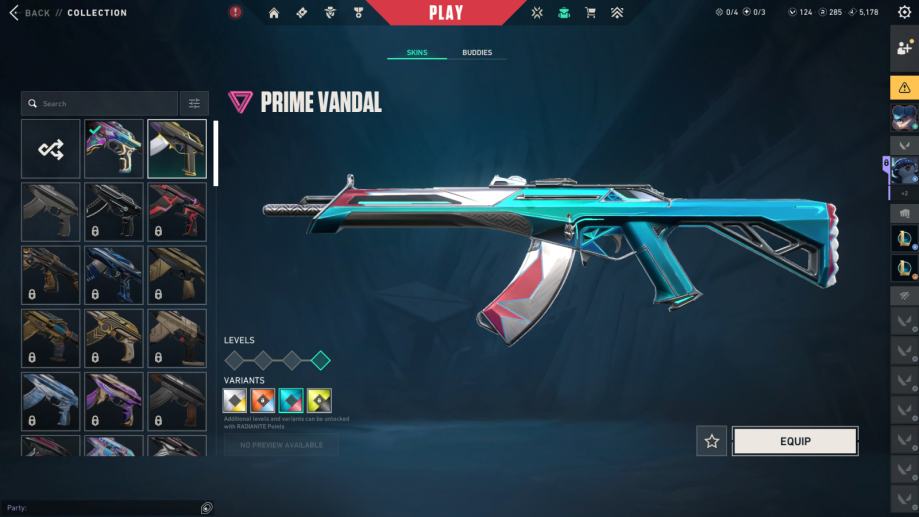Select the random shuffle skin tile
Viewport: 919px width, 517px height.
[51, 149]
